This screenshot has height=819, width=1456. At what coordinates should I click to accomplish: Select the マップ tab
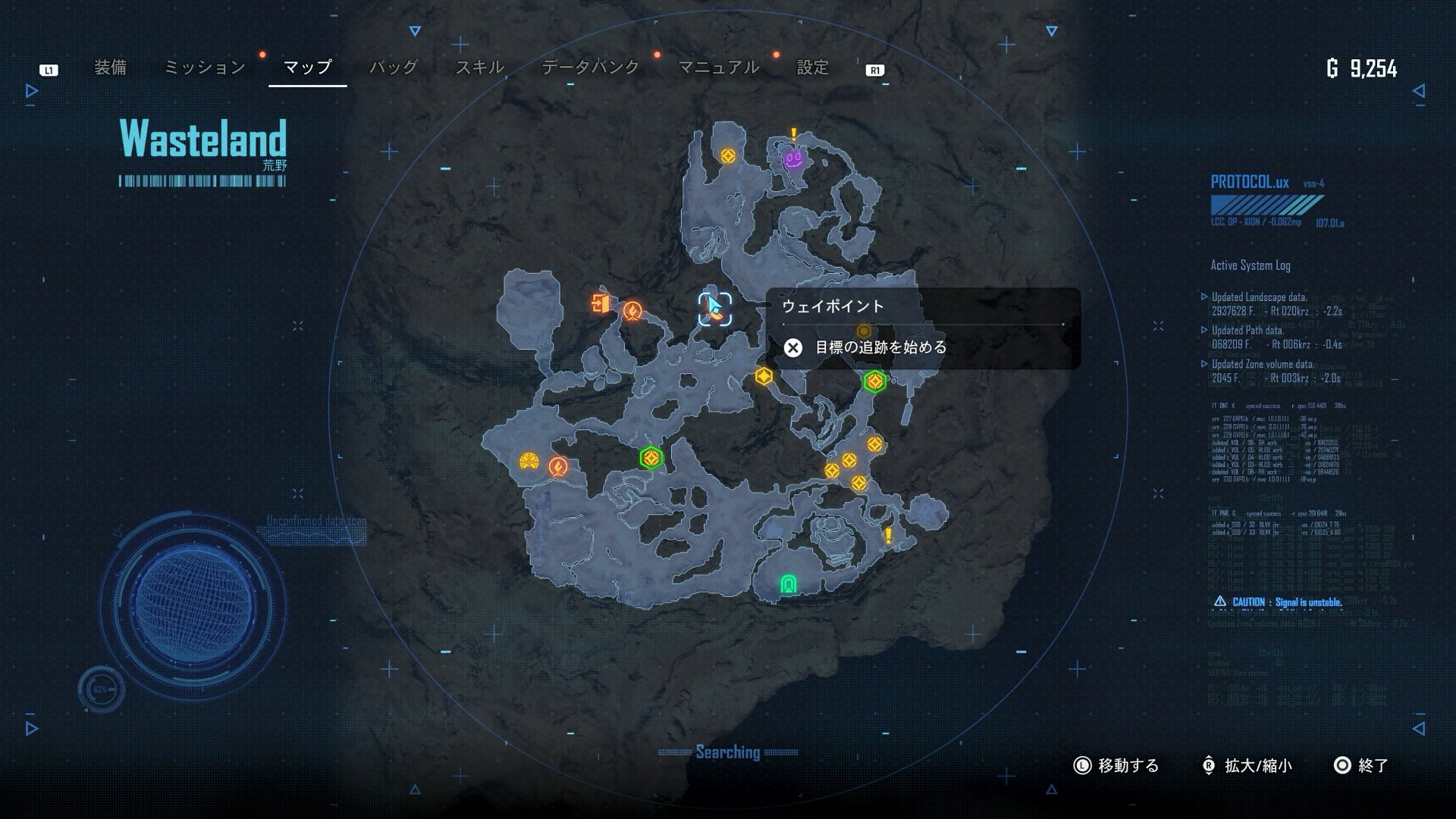pos(307,67)
